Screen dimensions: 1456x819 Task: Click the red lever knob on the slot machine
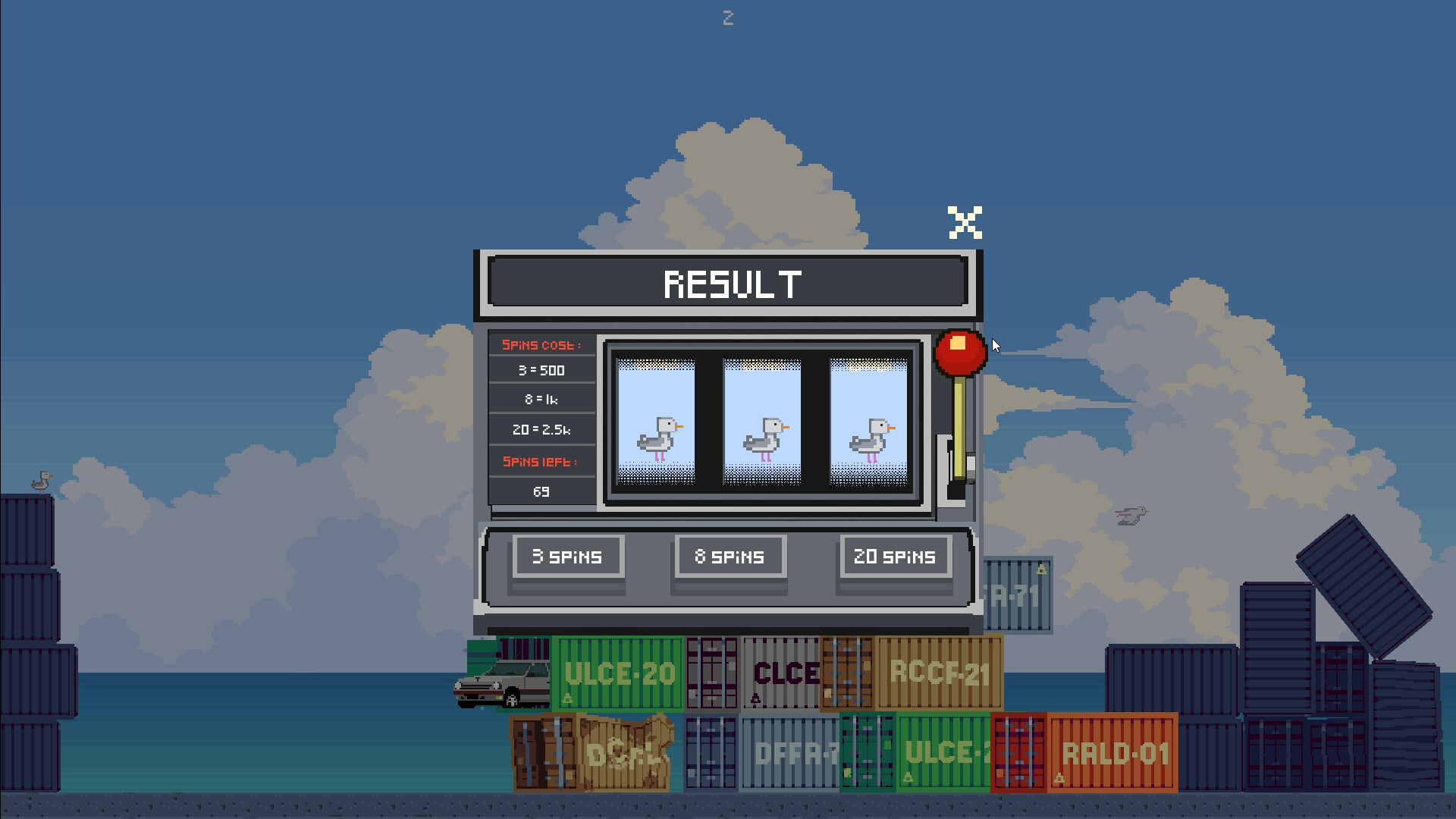click(x=961, y=350)
